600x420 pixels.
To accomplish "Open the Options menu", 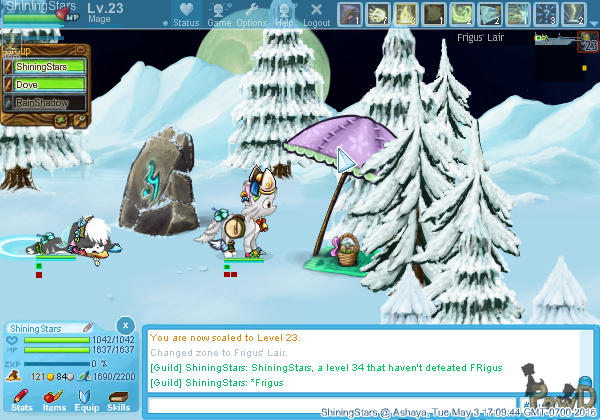I will click(x=251, y=13).
